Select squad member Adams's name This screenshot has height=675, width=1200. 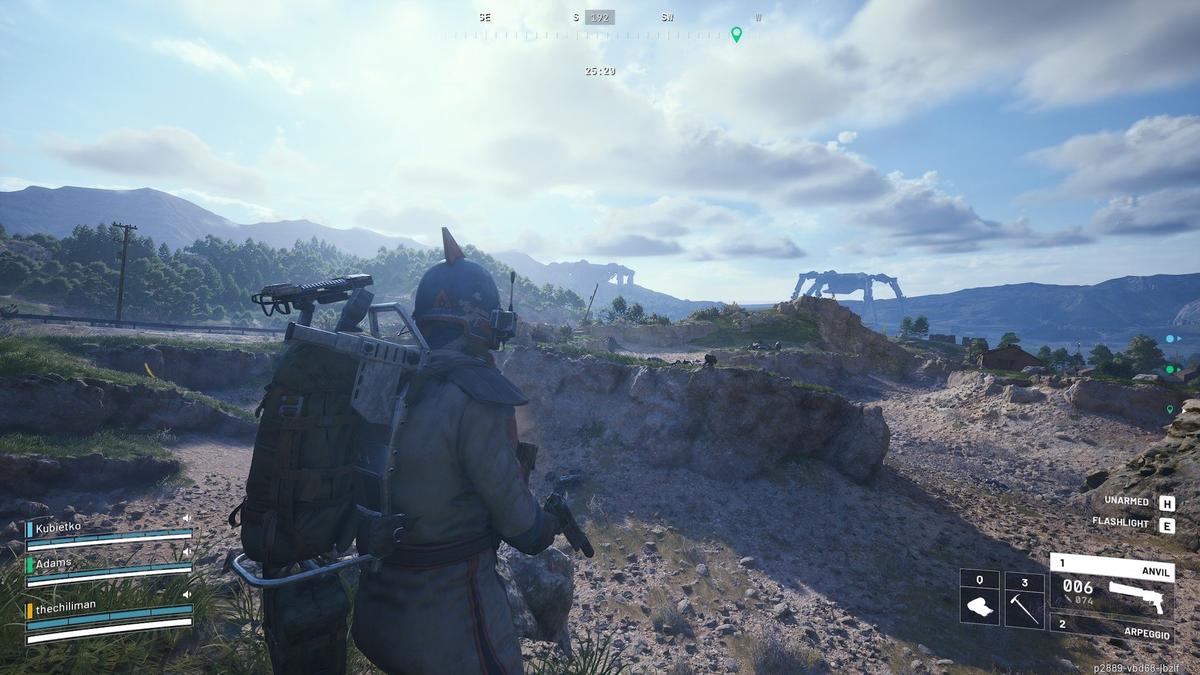(53, 563)
